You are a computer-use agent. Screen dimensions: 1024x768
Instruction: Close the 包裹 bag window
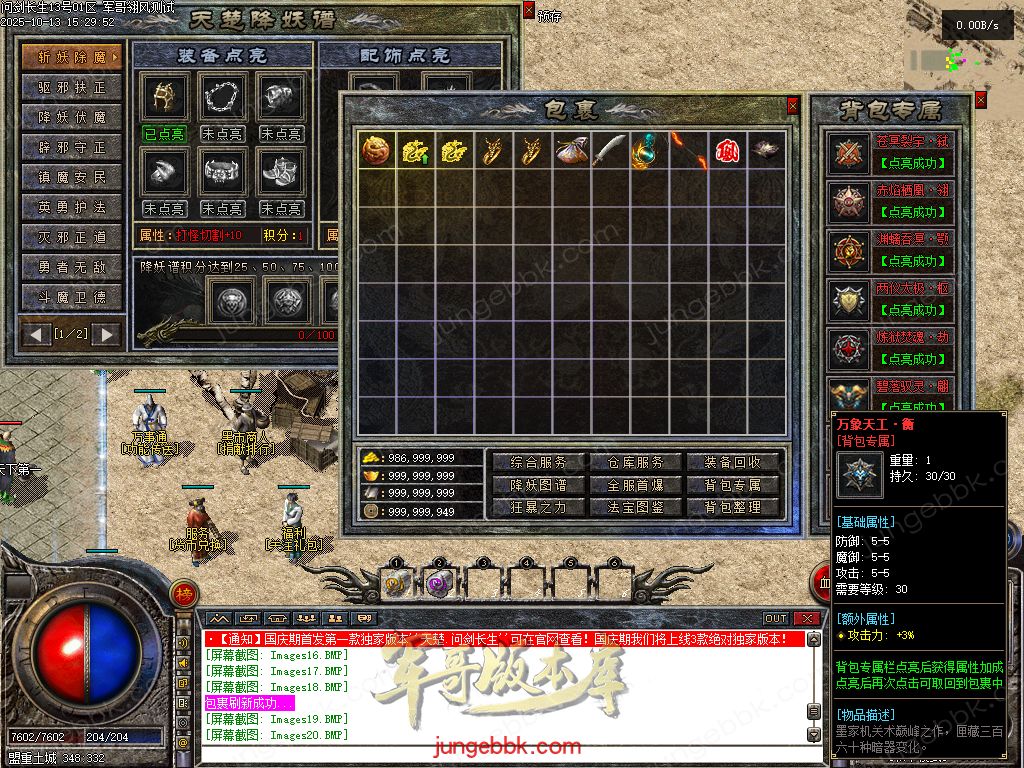point(793,105)
